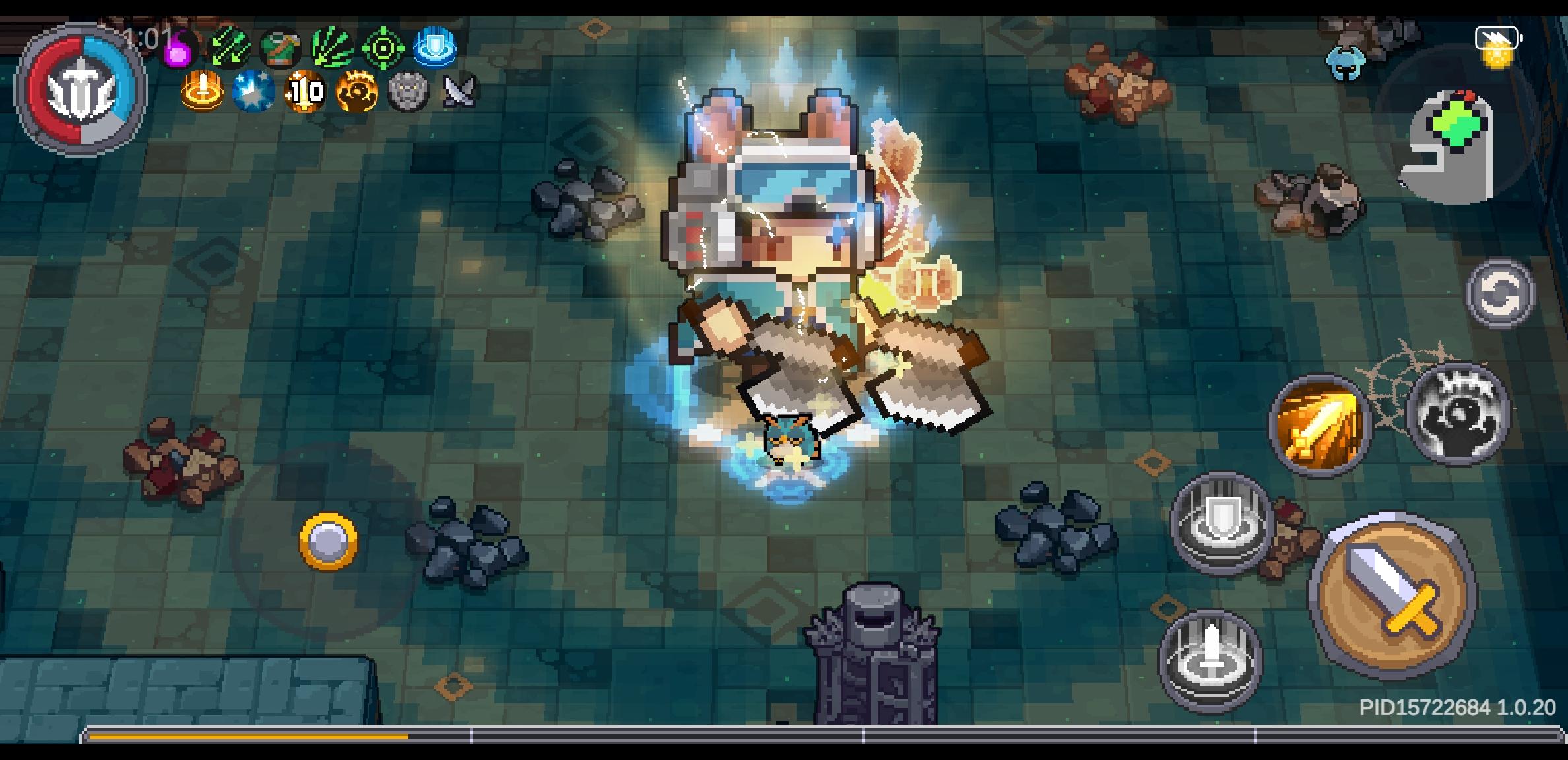Tap the golden sword altar buff icon
This screenshot has width=1568, height=760.
[x=203, y=92]
